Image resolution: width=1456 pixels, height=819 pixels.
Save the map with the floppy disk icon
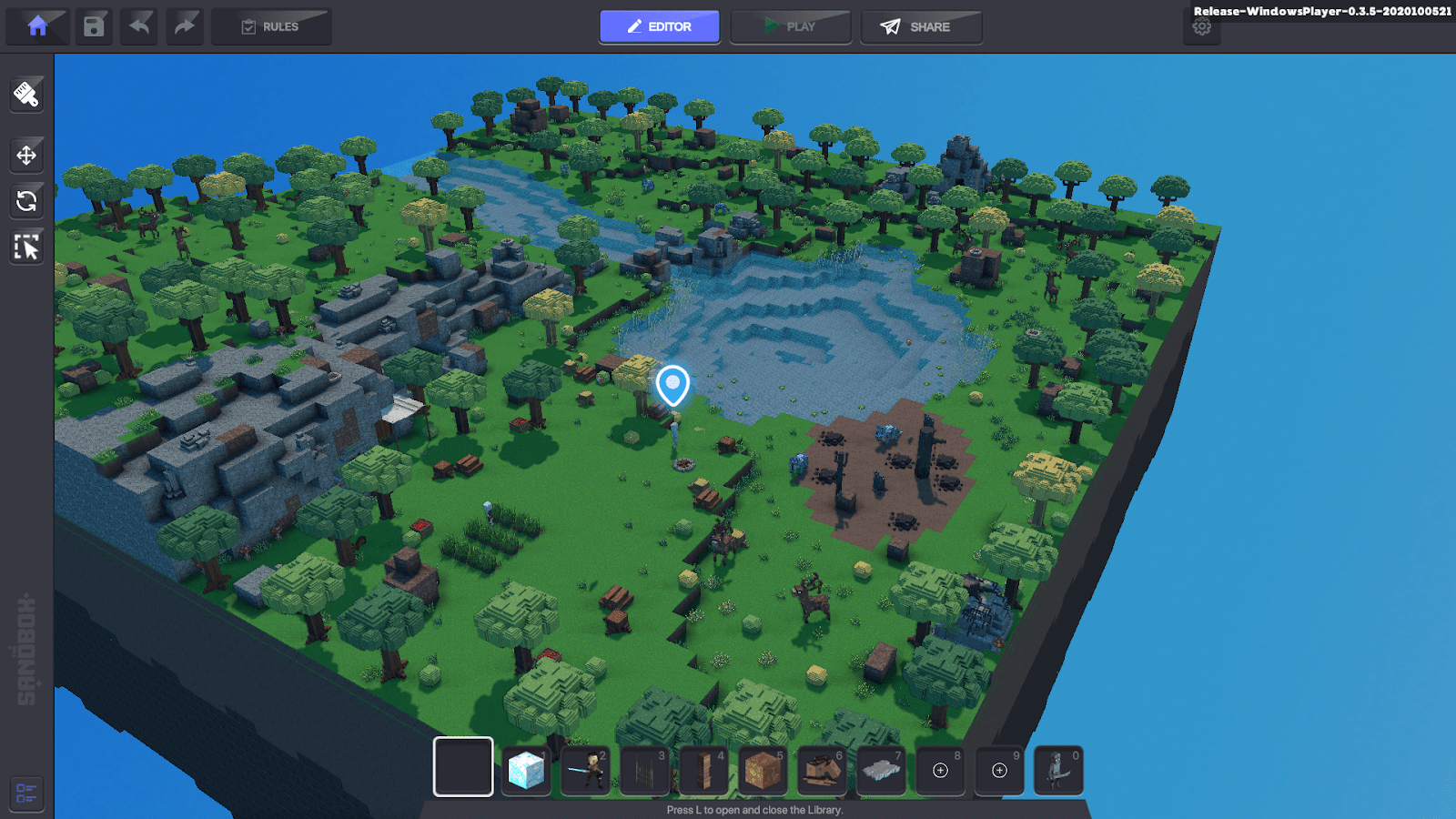tap(94, 26)
